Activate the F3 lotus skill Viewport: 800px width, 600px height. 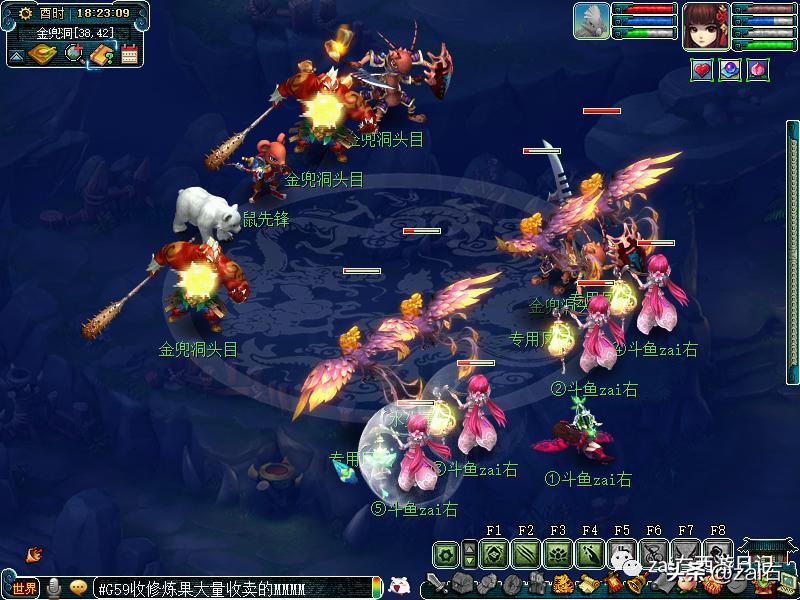pos(557,553)
